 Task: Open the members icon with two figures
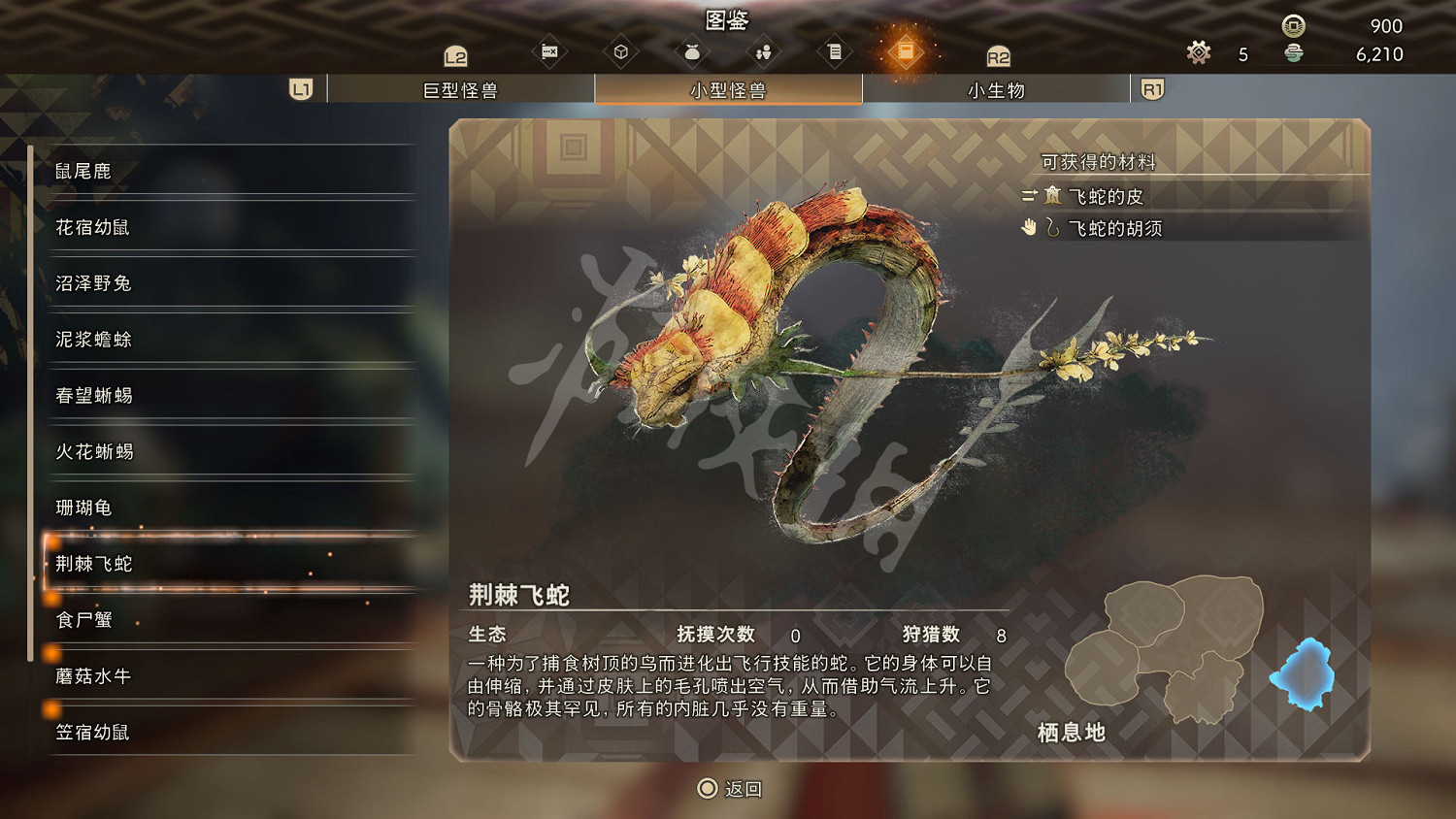click(x=763, y=50)
